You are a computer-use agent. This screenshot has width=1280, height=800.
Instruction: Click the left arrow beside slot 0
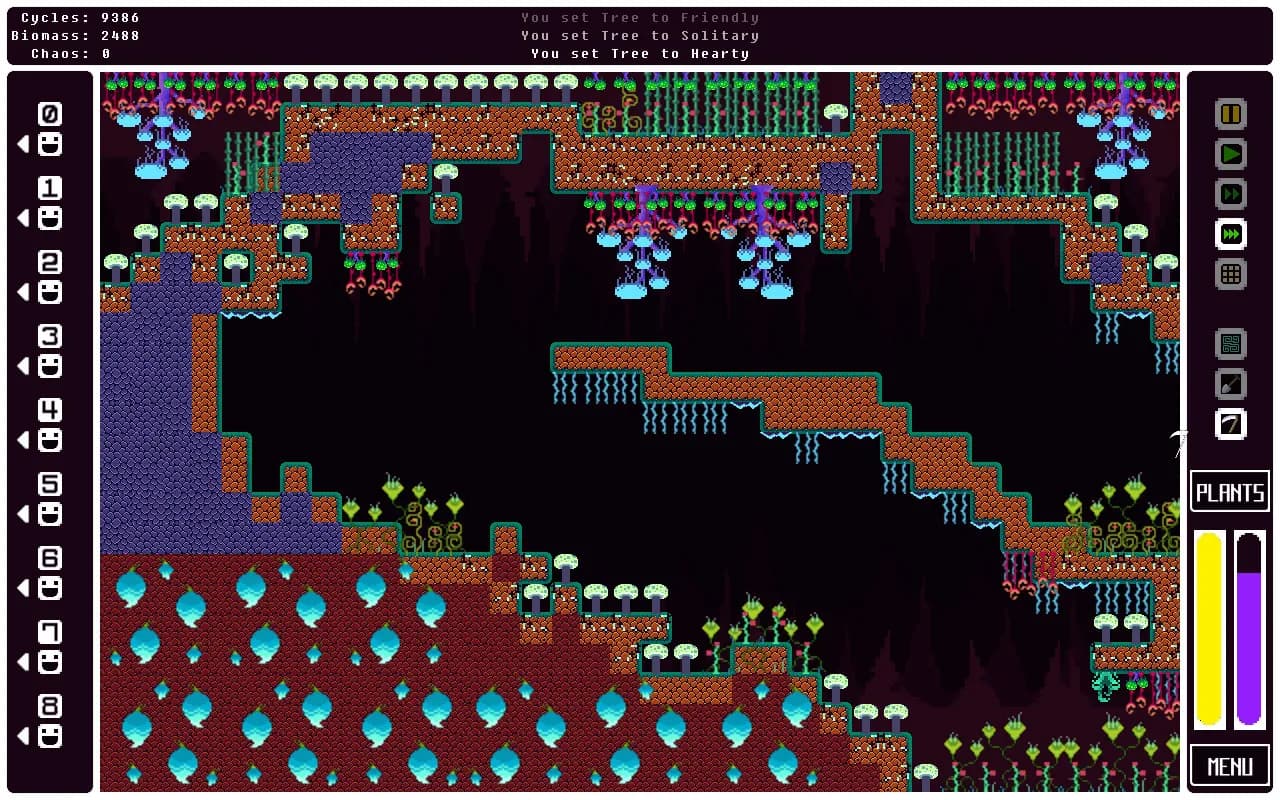coord(23,145)
